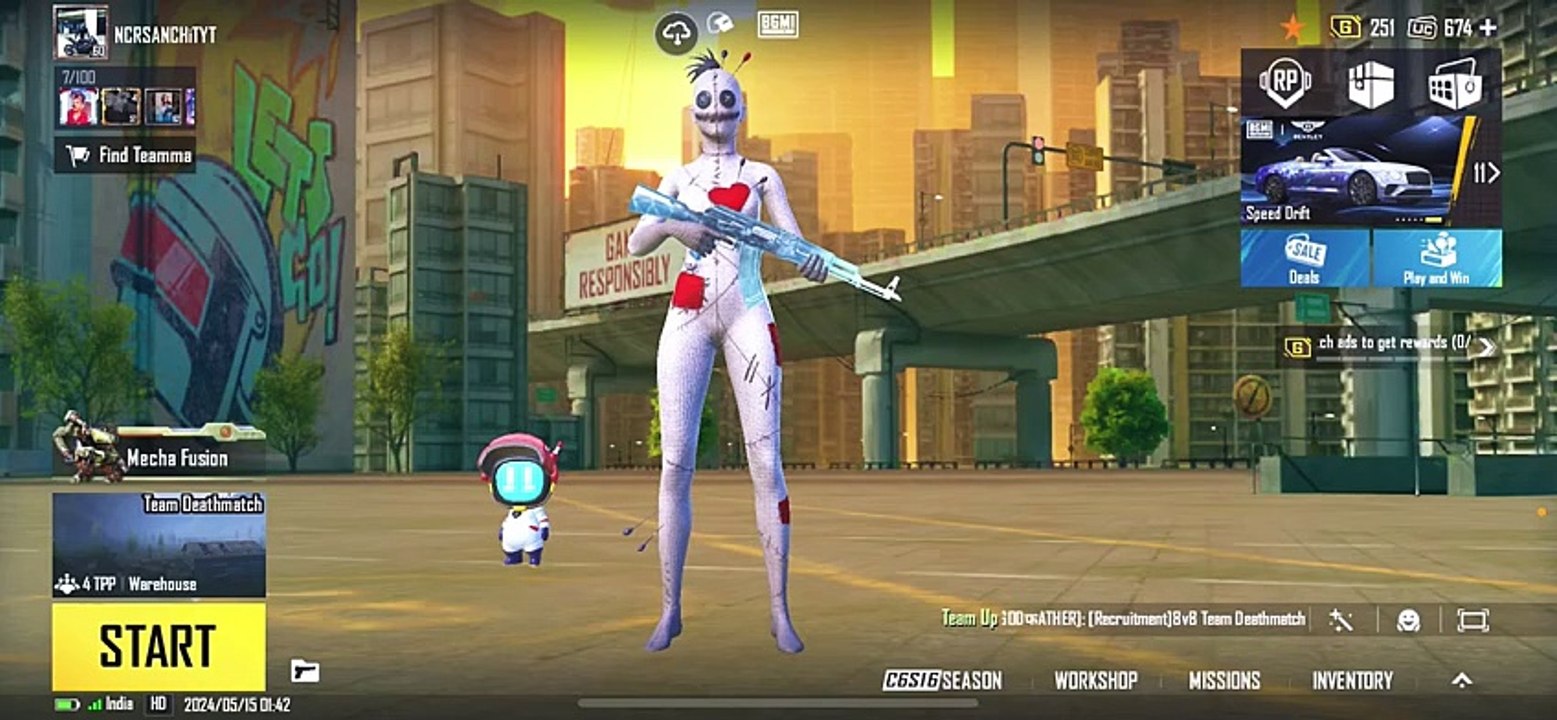Open the cloud download icon
Viewport: 1557px width, 720px height.
(677, 35)
